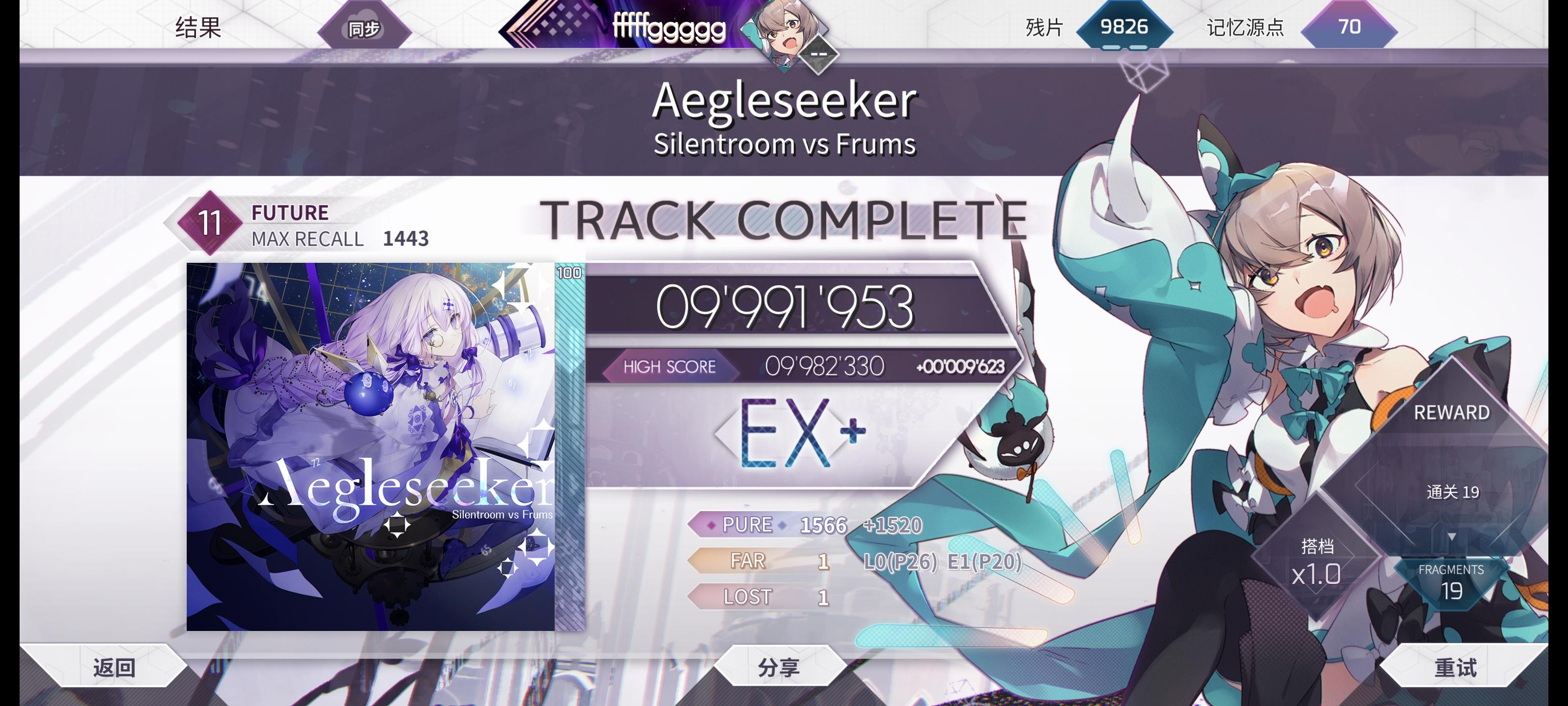Click the FUTURE difficulty badge showing 11
Image resolution: width=1568 pixels, height=706 pixels.
tap(209, 223)
